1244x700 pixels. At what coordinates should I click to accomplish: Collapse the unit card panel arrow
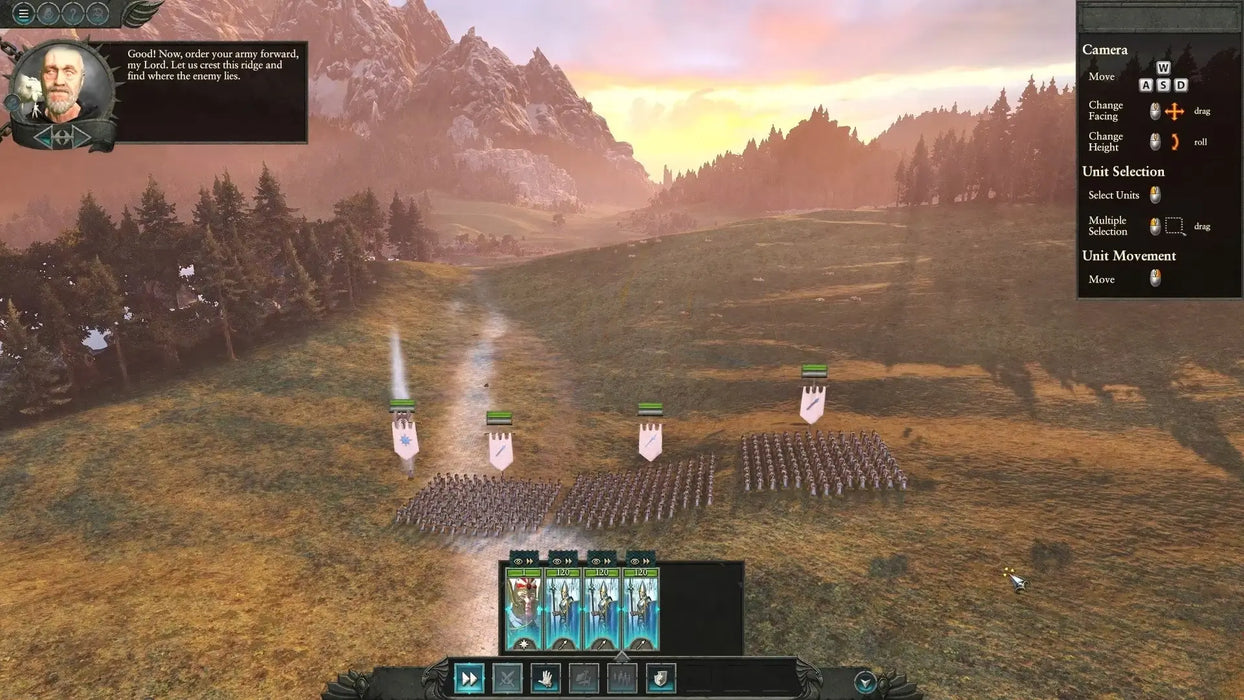click(x=621, y=656)
